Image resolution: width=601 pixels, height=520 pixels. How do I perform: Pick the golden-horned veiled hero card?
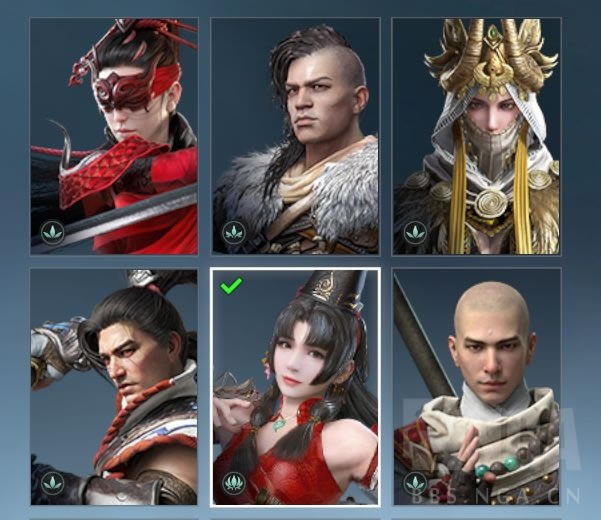click(476, 136)
